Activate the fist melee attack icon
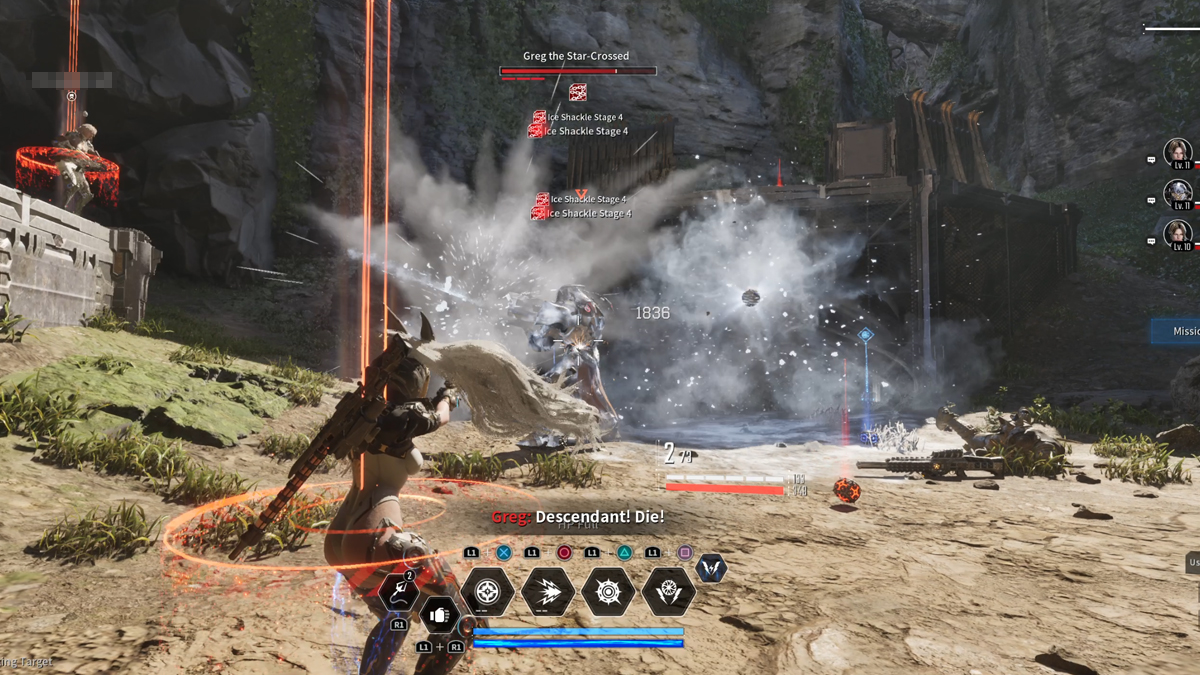This screenshot has width=1200, height=675. tap(438, 616)
